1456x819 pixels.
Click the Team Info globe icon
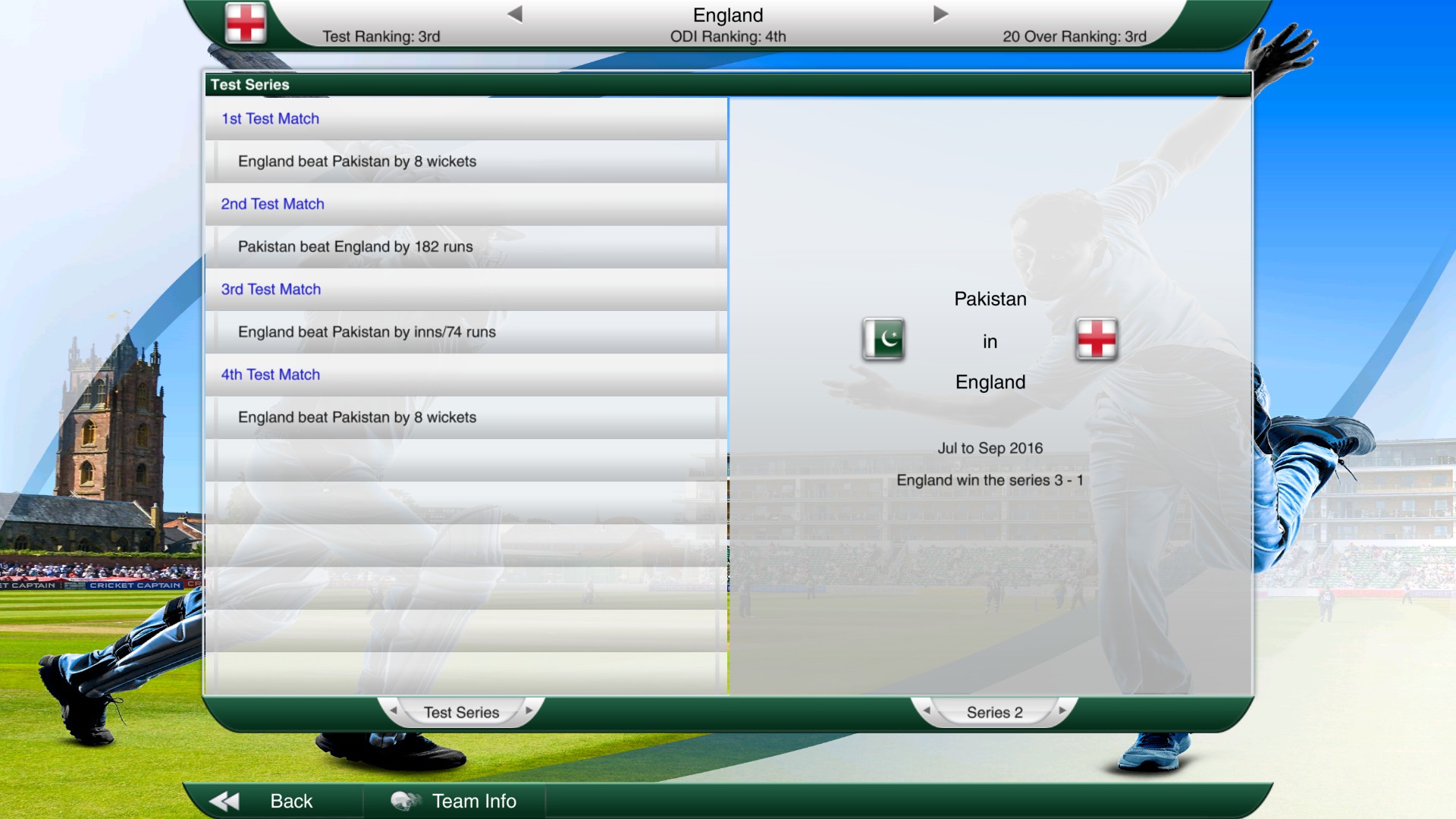[x=407, y=801]
